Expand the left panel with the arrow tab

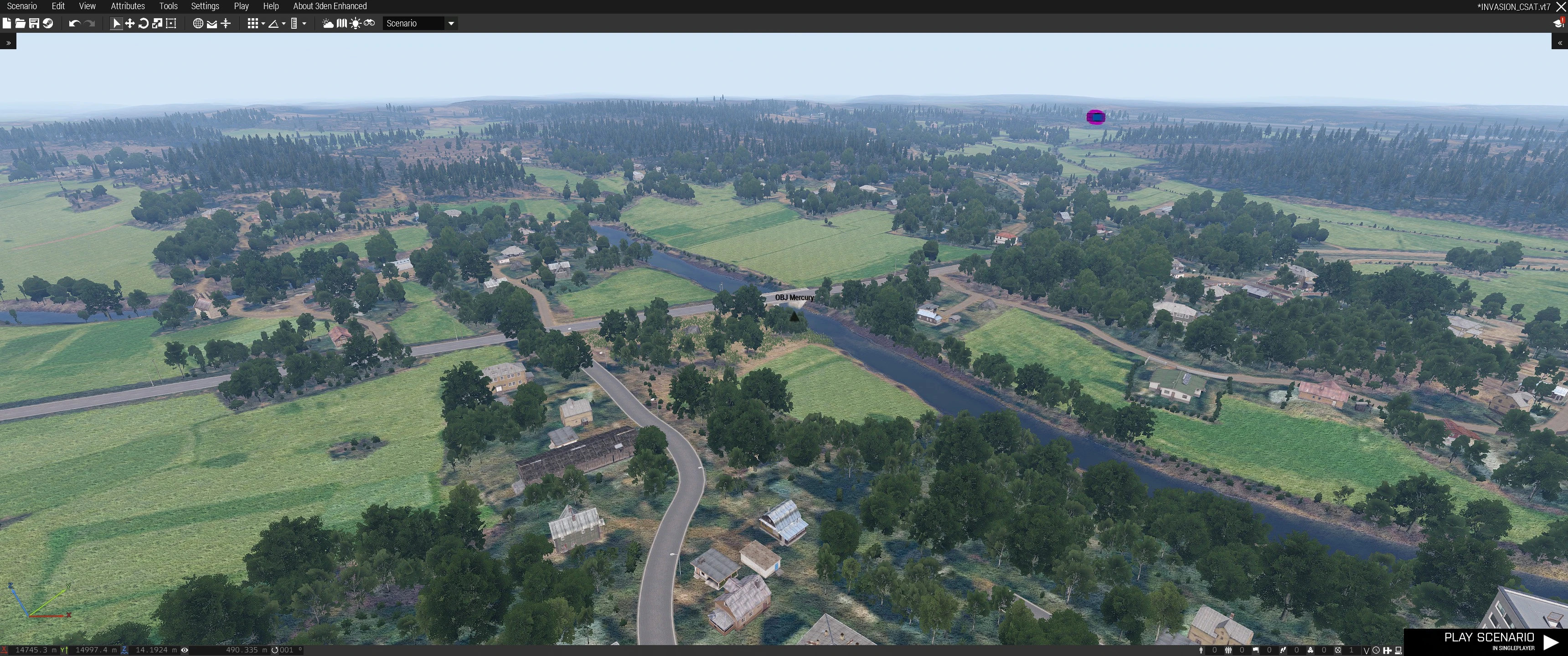[x=8, y=43]
